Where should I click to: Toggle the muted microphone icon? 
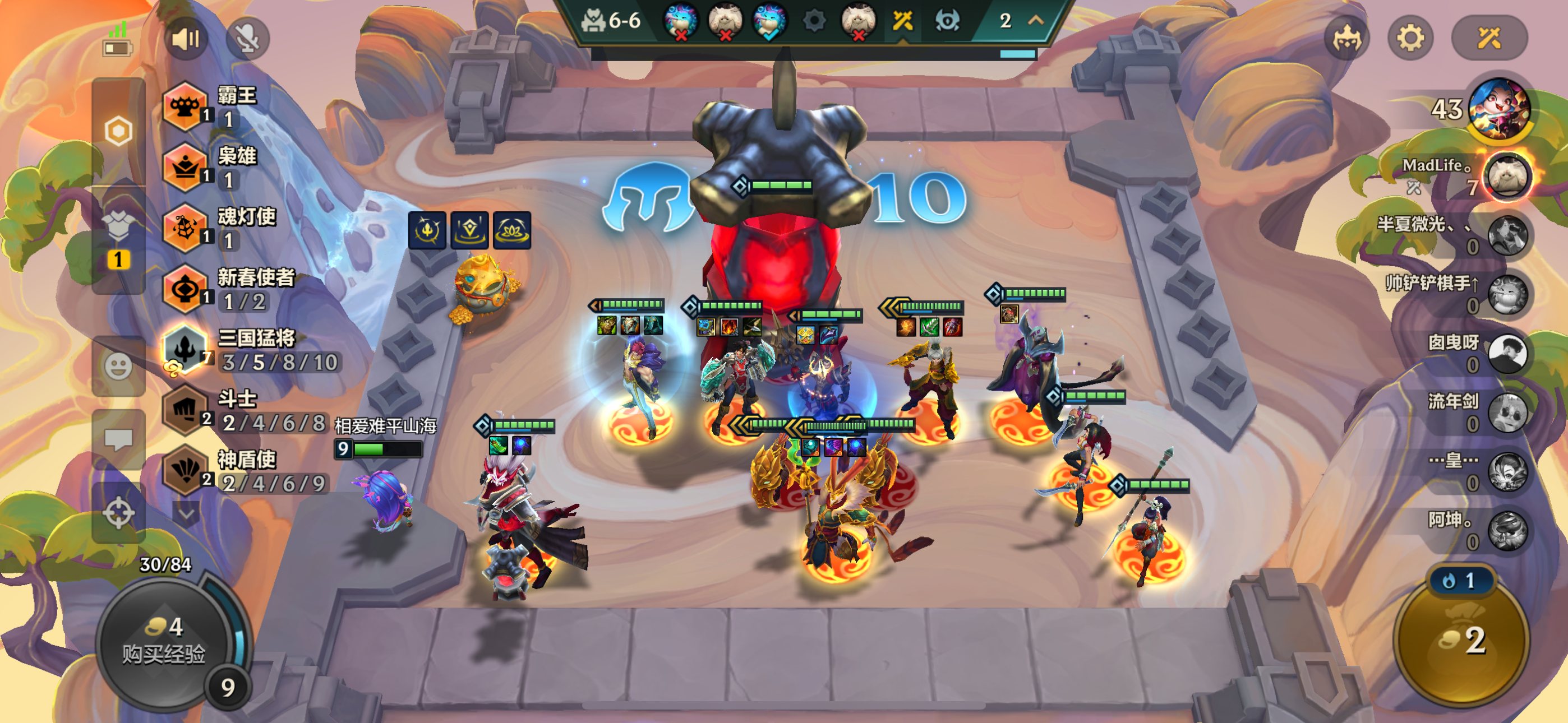tap(248, 40)
